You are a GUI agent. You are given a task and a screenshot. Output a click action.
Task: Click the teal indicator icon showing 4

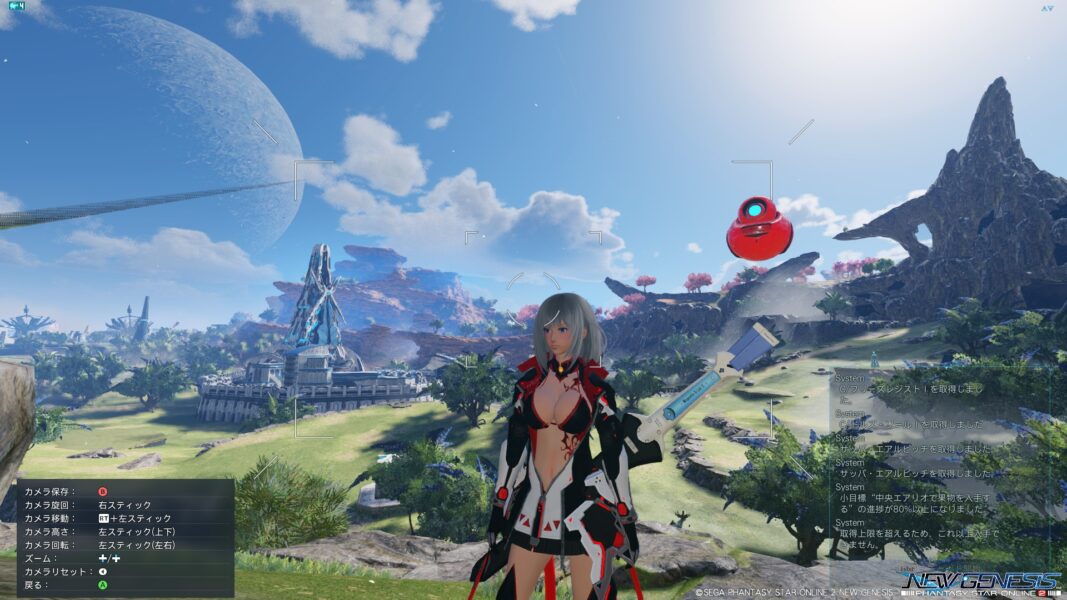click(x=16, y=6)
